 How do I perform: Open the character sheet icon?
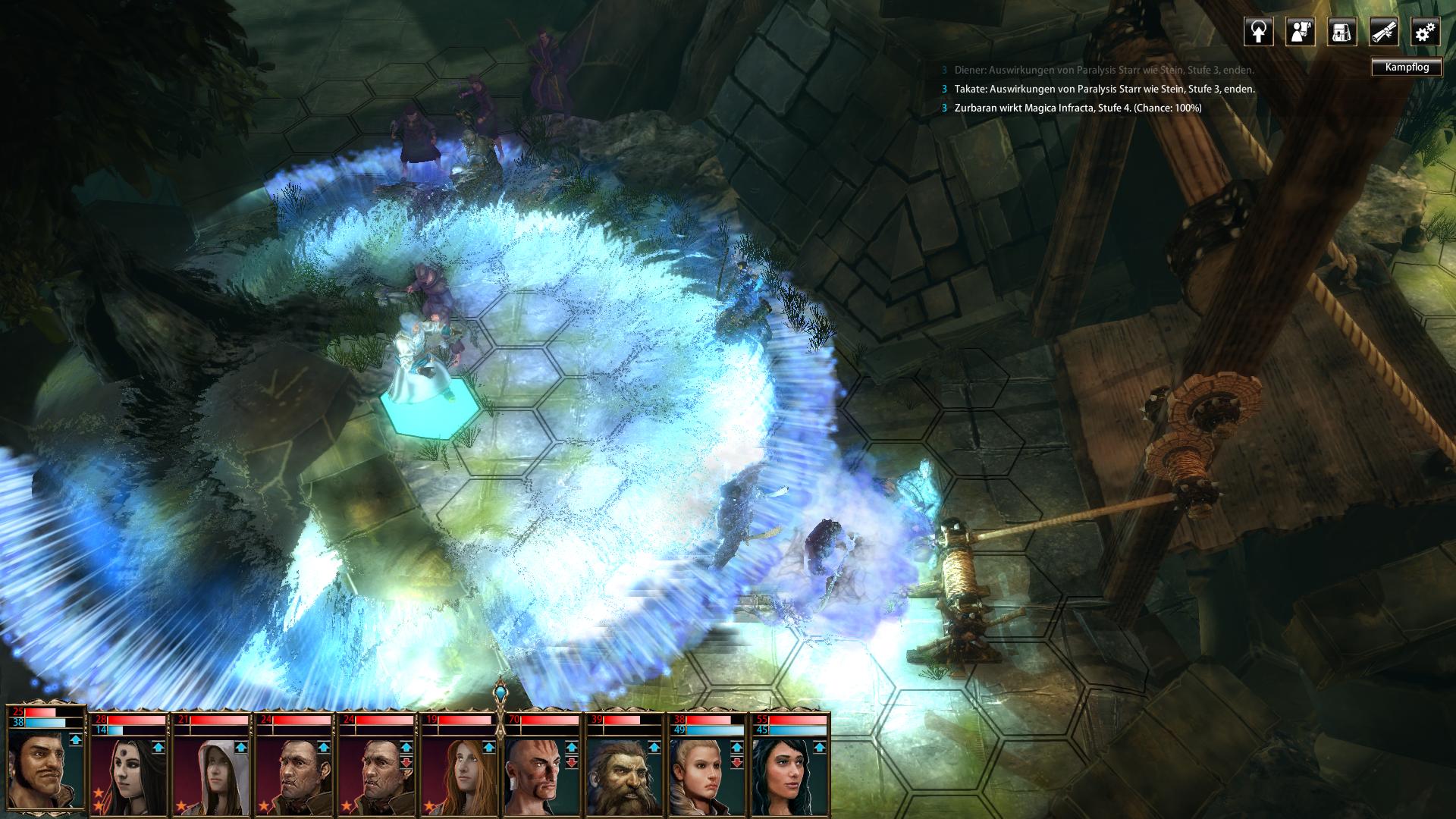pyautogui.click(x=1300, y=33)
